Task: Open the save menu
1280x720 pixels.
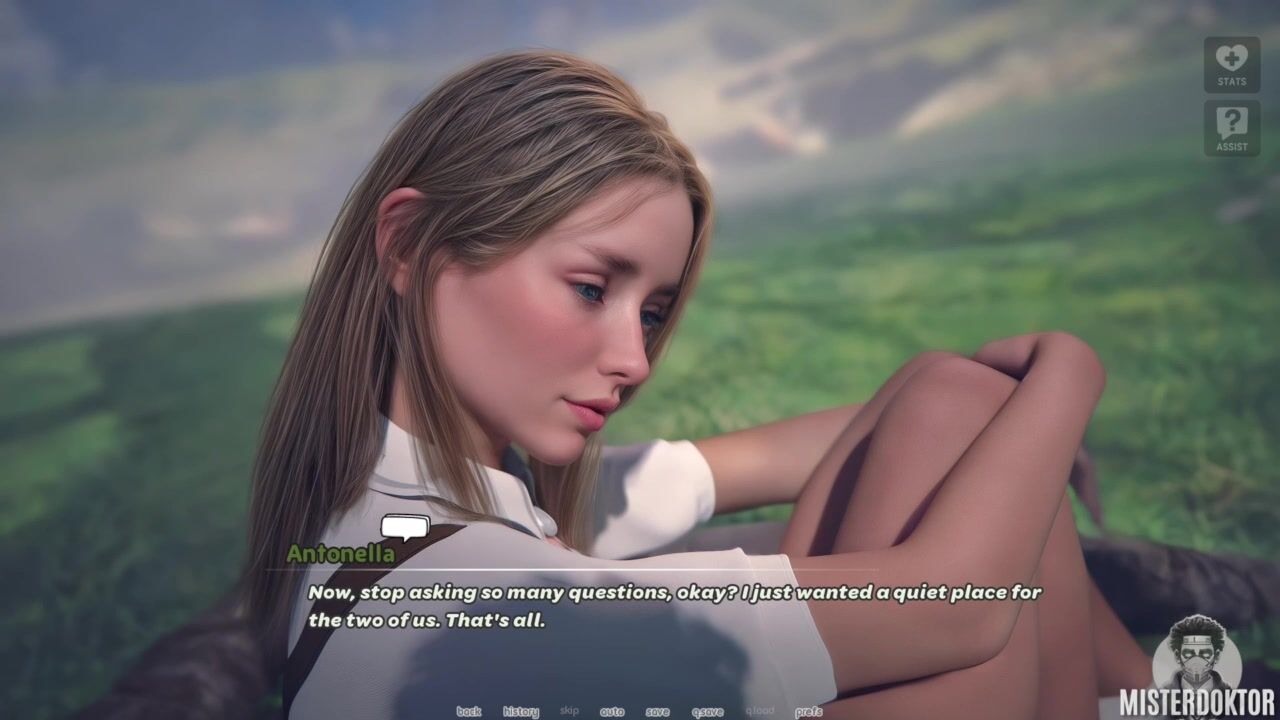Action: [x=657, y=711]
